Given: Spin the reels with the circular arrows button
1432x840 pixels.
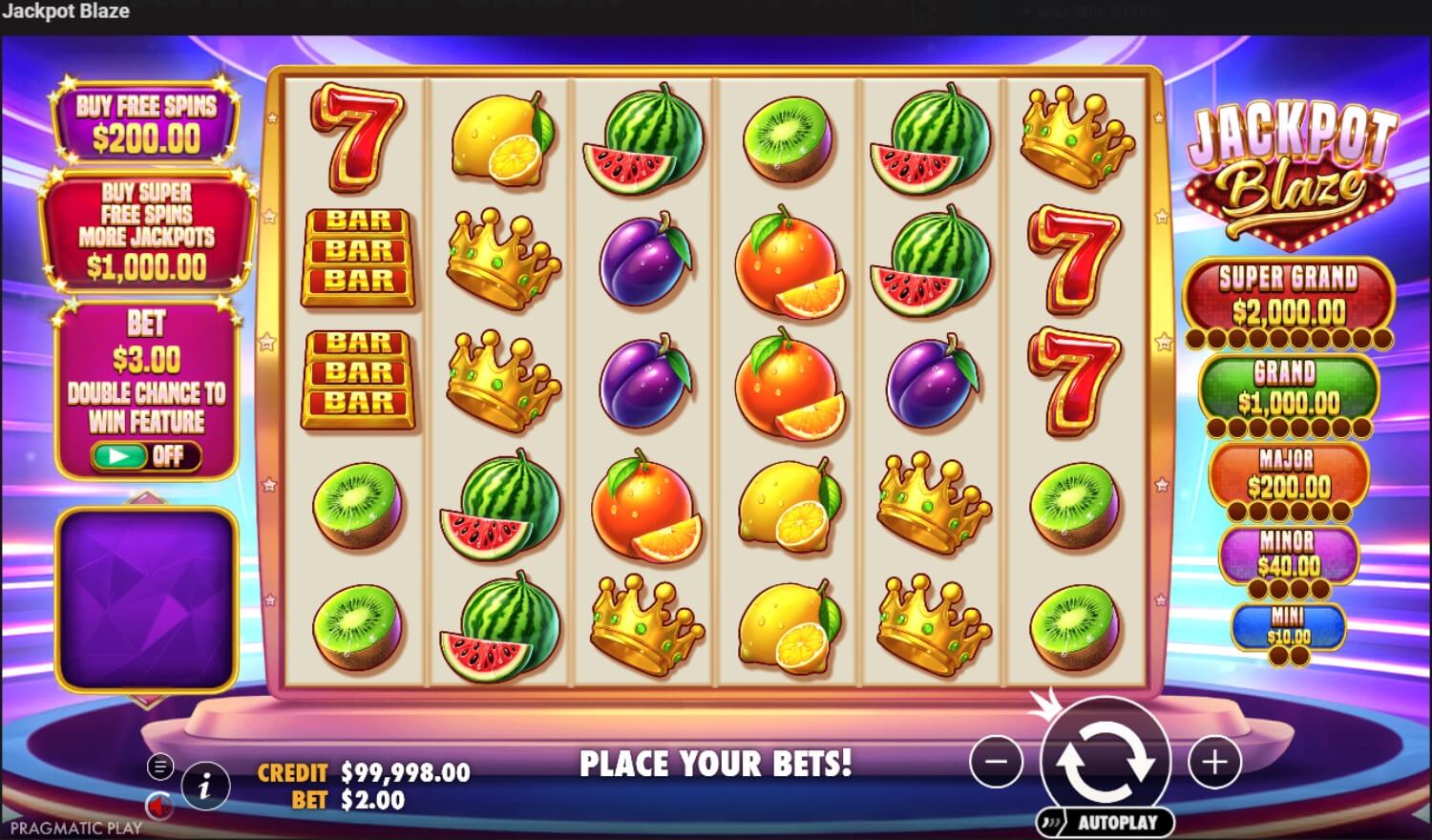Looking at the screenshot, I should tap(1106, 760).
